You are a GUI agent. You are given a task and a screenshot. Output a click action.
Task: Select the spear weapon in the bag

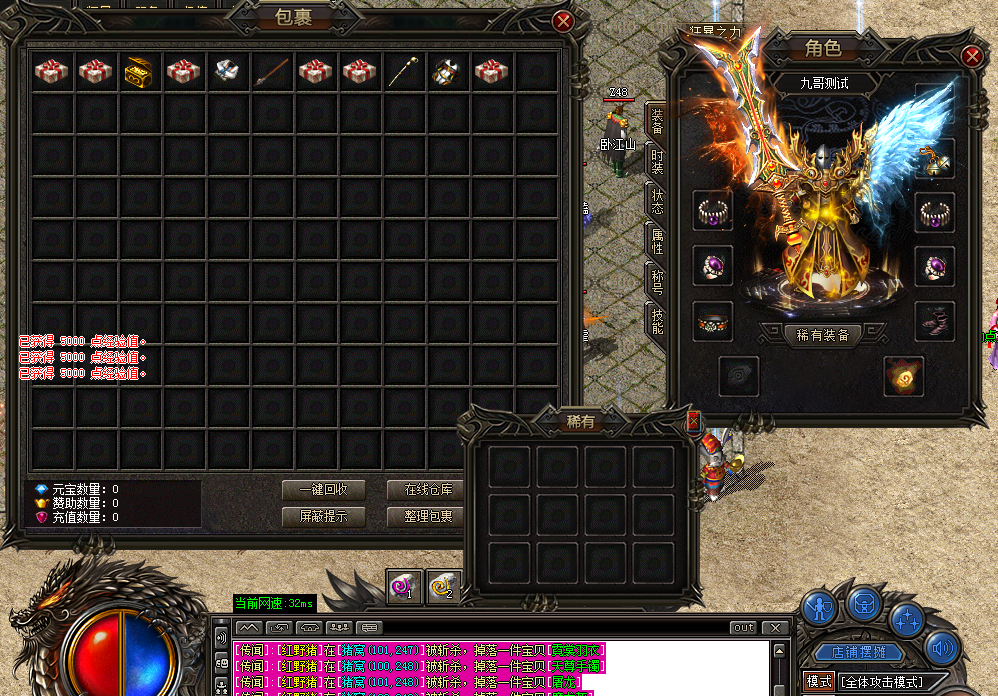click(271, 71)
